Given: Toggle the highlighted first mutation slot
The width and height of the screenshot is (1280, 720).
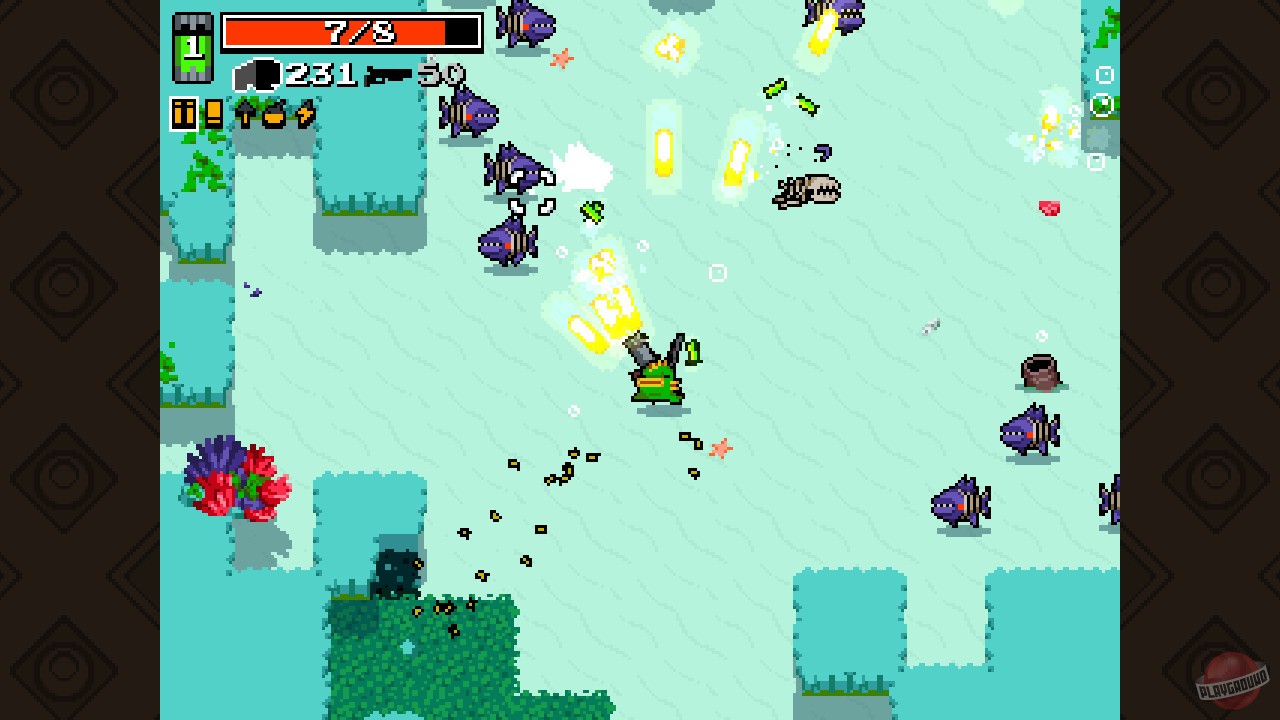Looking at the screenshot, I should (183, 115).
